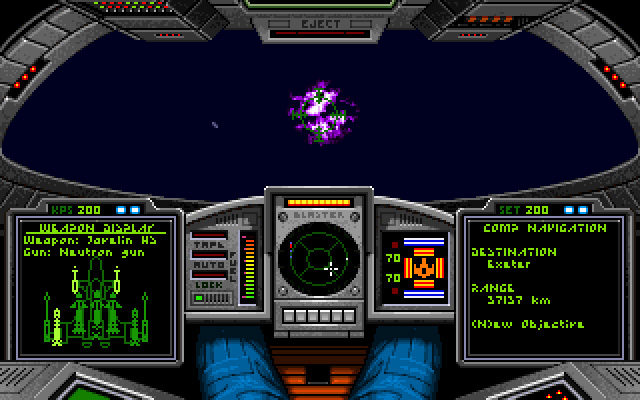This screenshot has width=640, height=400.
Task: Click the EJECT panel at the canopy top
Action: [319, 21]
